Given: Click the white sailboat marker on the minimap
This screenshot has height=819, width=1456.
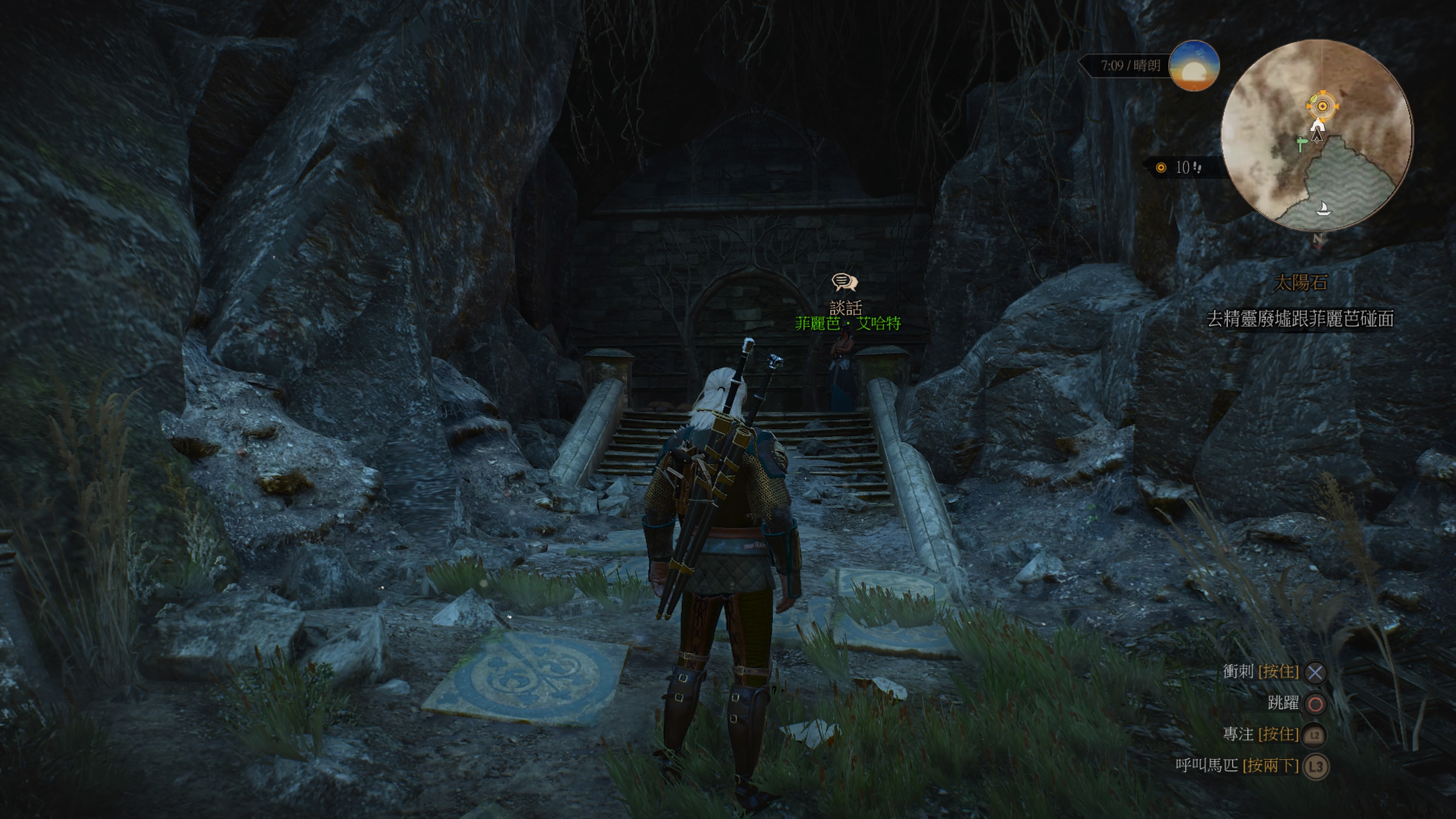Looking at the screenshot, I should pyautogui.click(x=1323, y=209).
